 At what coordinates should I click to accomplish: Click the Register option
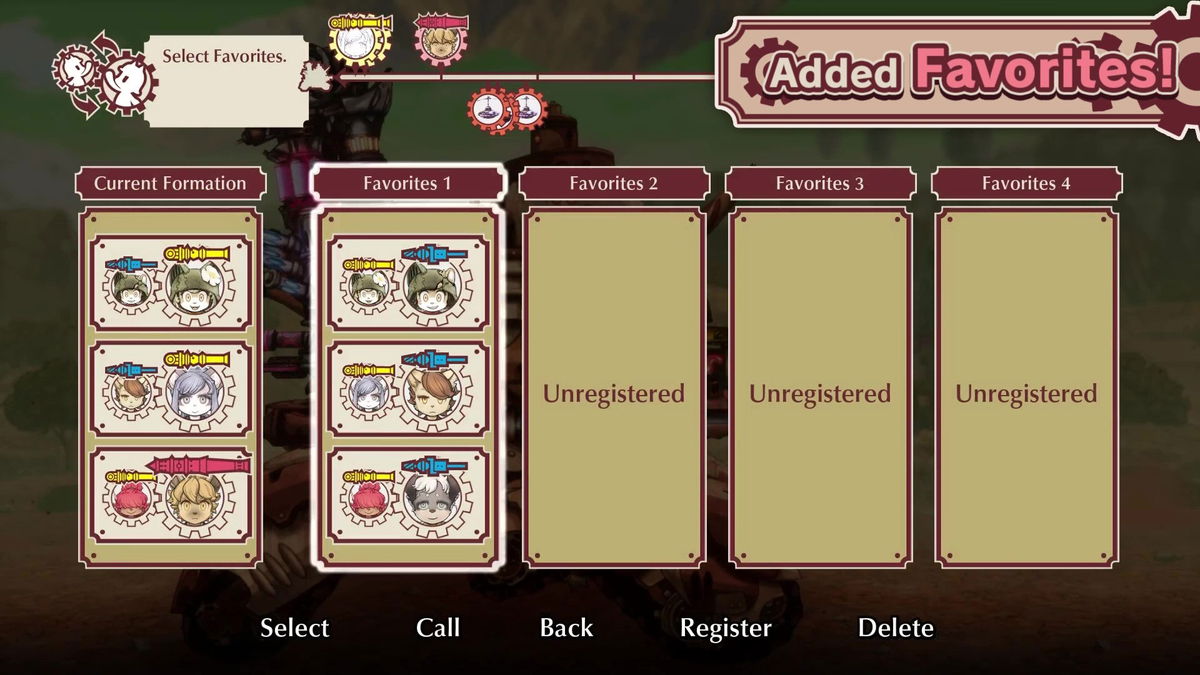(x=725, y=628)
